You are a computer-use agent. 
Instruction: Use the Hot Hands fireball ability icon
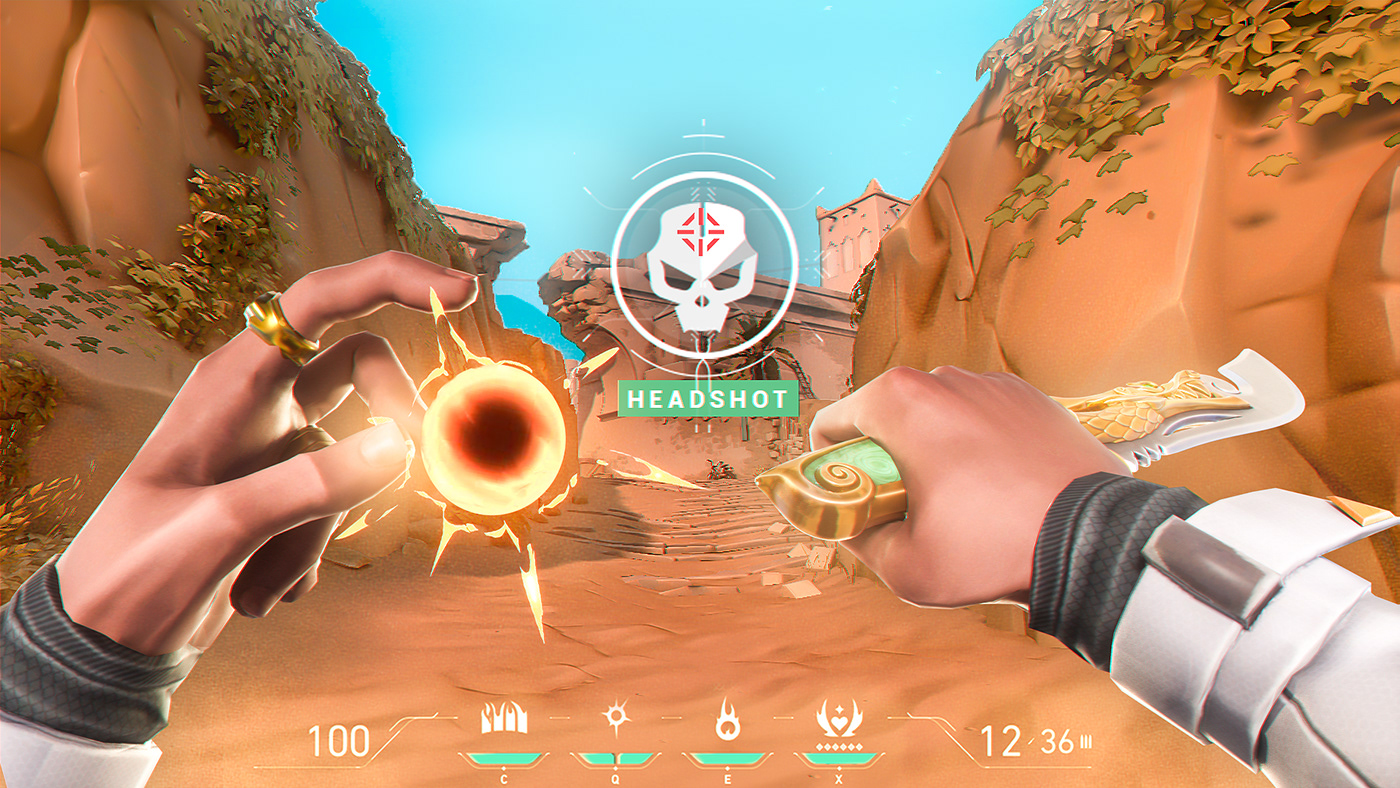tap(726, 719)
